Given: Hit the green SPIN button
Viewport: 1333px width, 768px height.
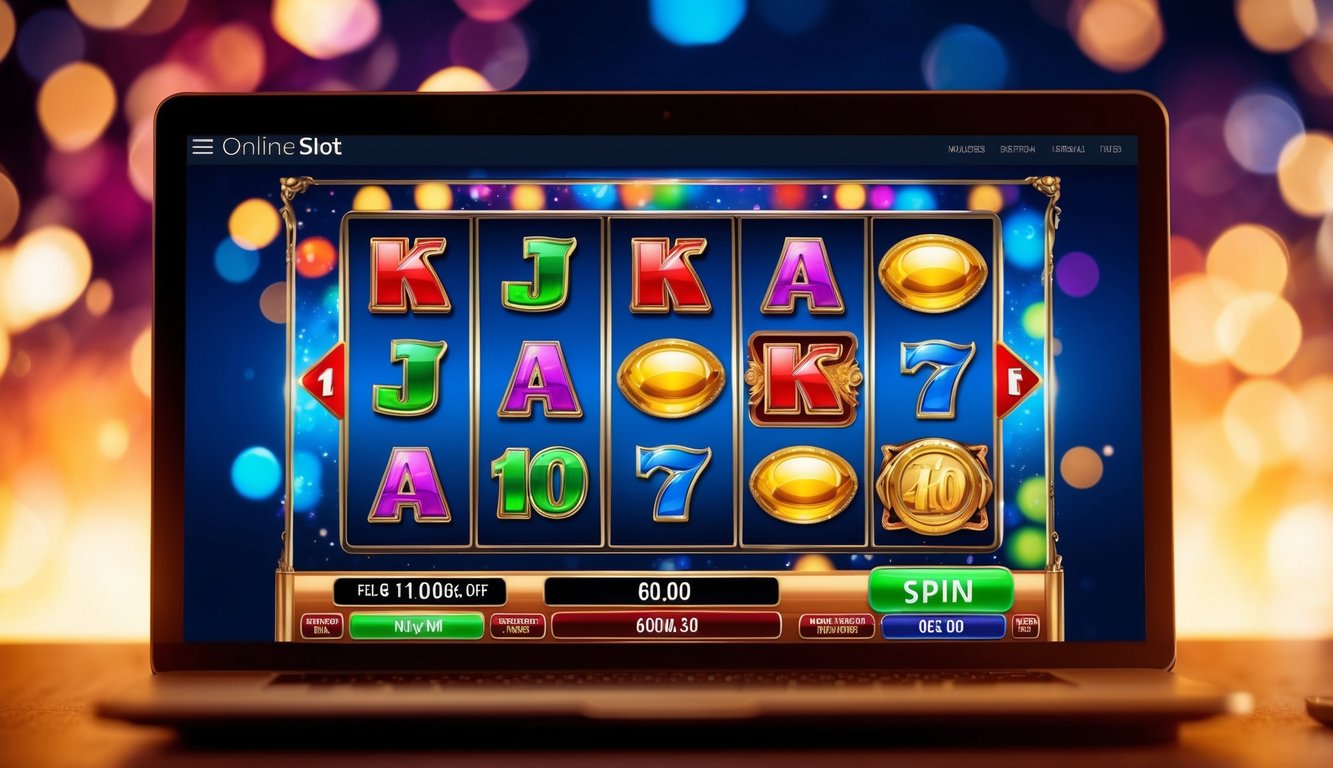Looking at the screenshot, I should 940,590.
